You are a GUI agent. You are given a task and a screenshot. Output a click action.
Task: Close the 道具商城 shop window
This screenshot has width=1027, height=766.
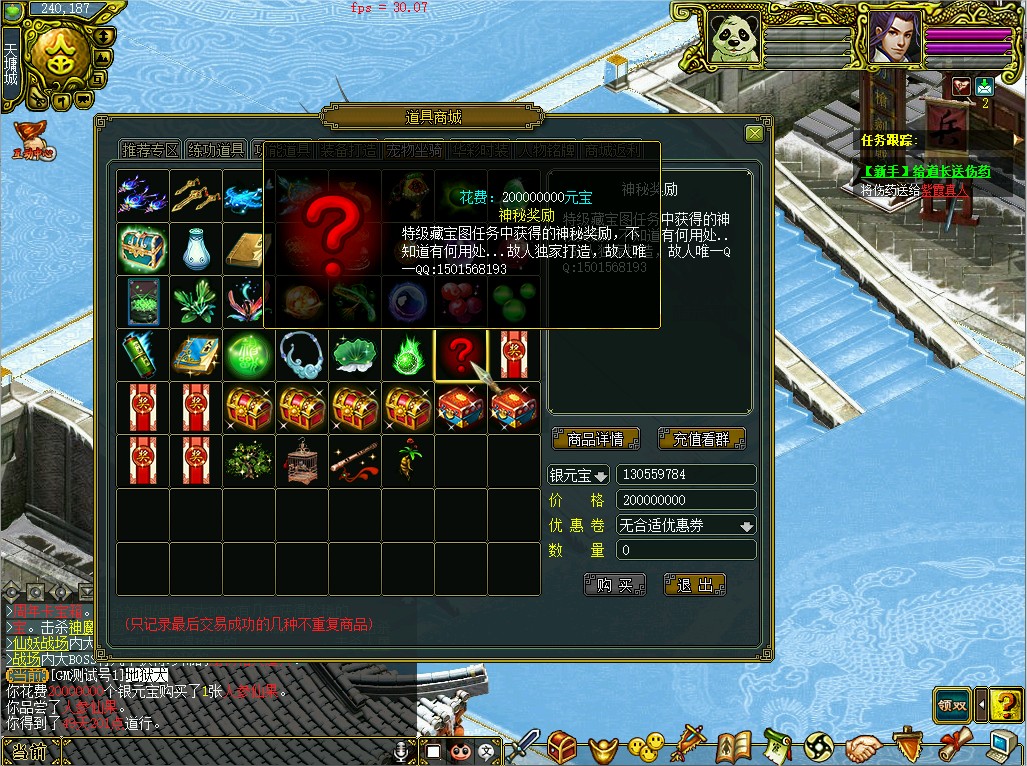point(754,133)
